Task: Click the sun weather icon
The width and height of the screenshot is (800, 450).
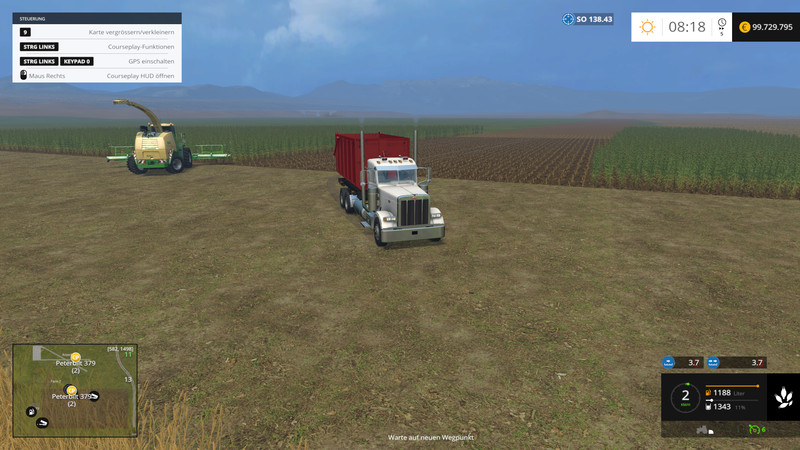Action: (x=648, y=27)
